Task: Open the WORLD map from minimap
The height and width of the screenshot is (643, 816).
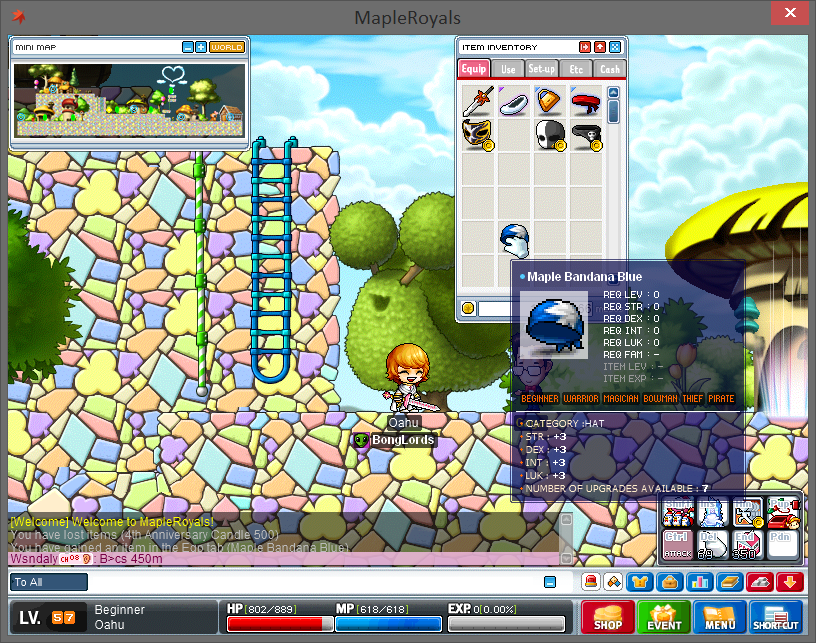Action: tap(227, 47)
